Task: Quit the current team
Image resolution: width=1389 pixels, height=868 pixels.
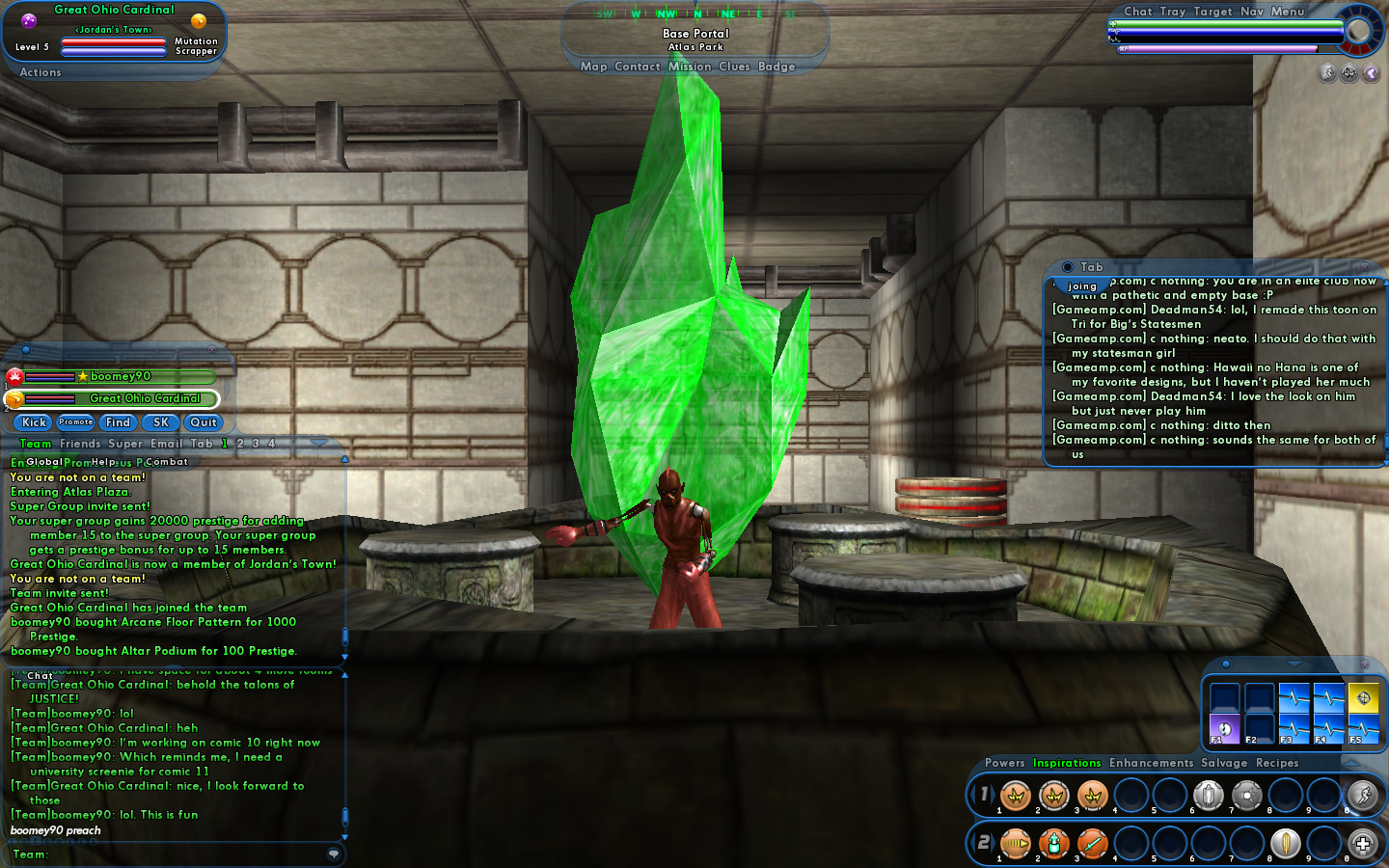Action: pyautogui.click(x=204, y=422)
